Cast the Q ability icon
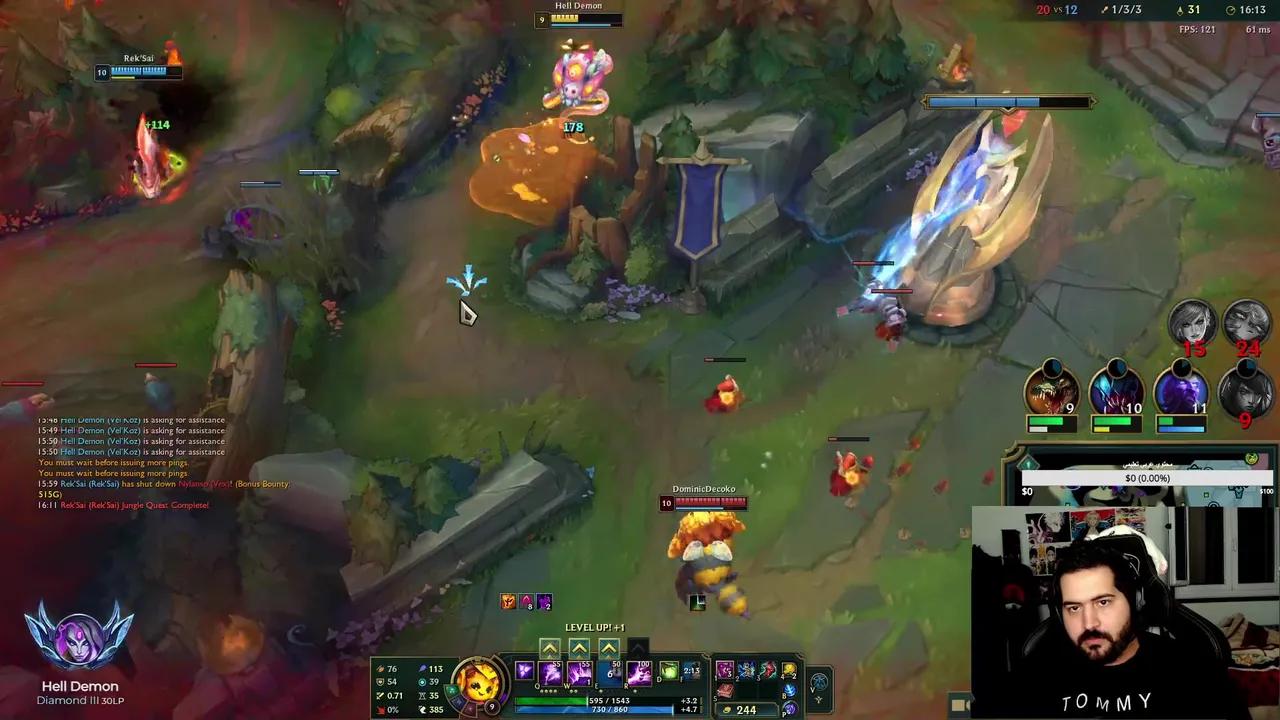The image size is (1280, 720). [548, 675]
